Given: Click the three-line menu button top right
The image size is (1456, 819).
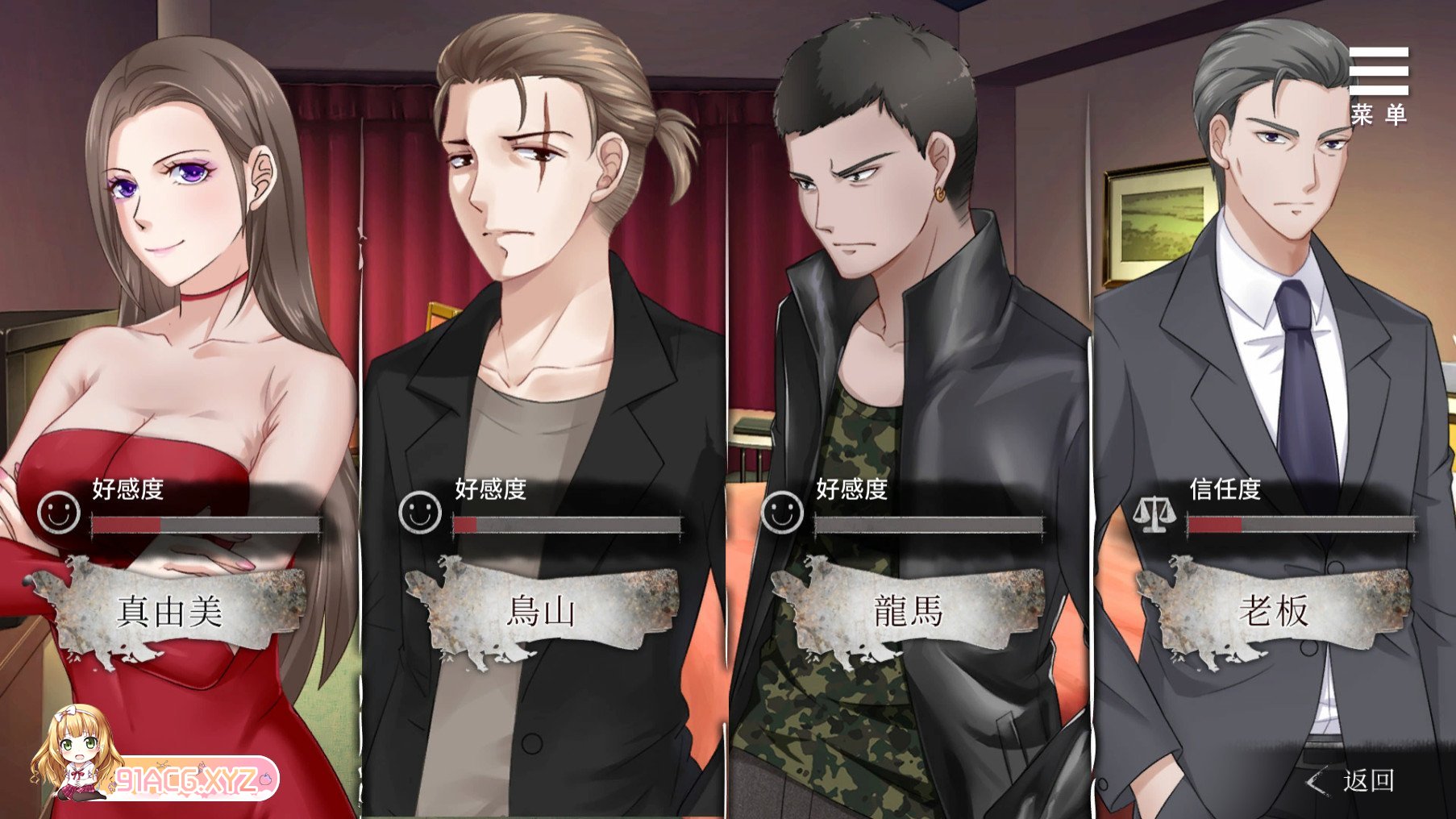Looking at the screenshot, I should (x=1381, y=73).
